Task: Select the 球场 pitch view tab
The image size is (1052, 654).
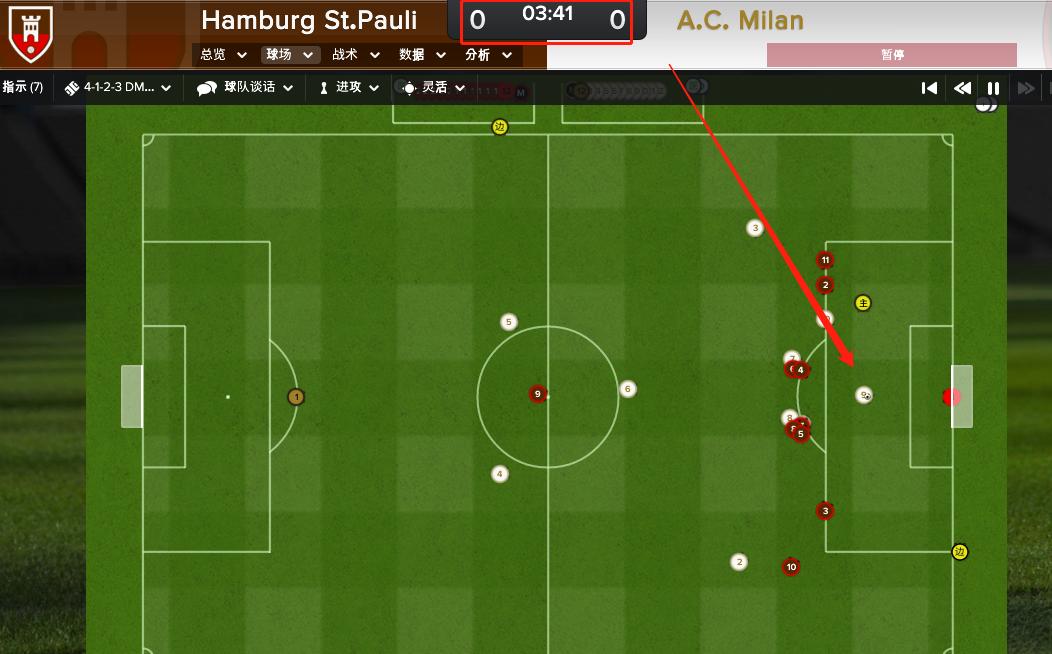Action: [x=289, y=55]
